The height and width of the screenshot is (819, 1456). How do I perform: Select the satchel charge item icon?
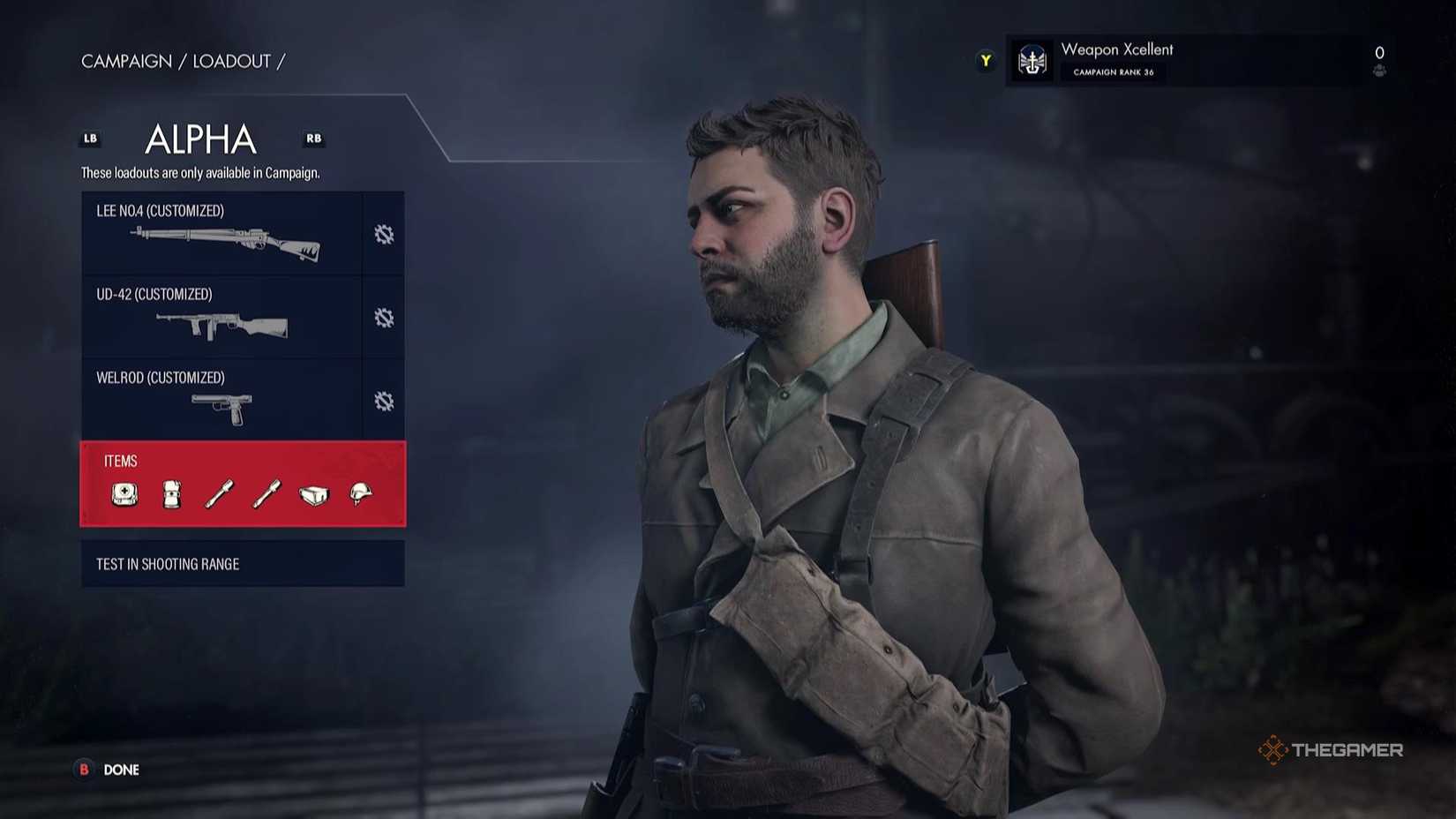[313, 495]
